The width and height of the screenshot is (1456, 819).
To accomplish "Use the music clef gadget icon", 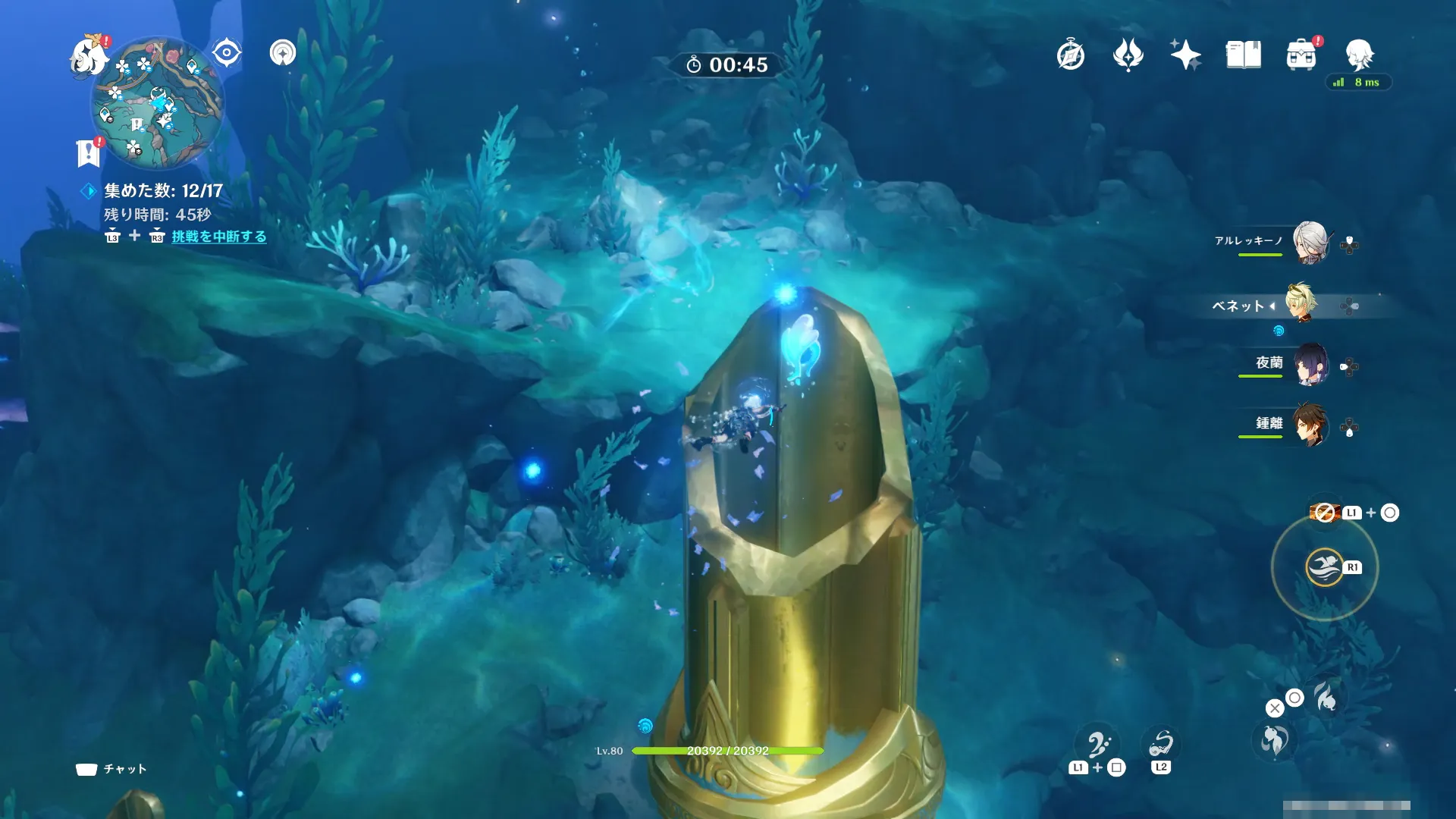I will coord(1098,745).
